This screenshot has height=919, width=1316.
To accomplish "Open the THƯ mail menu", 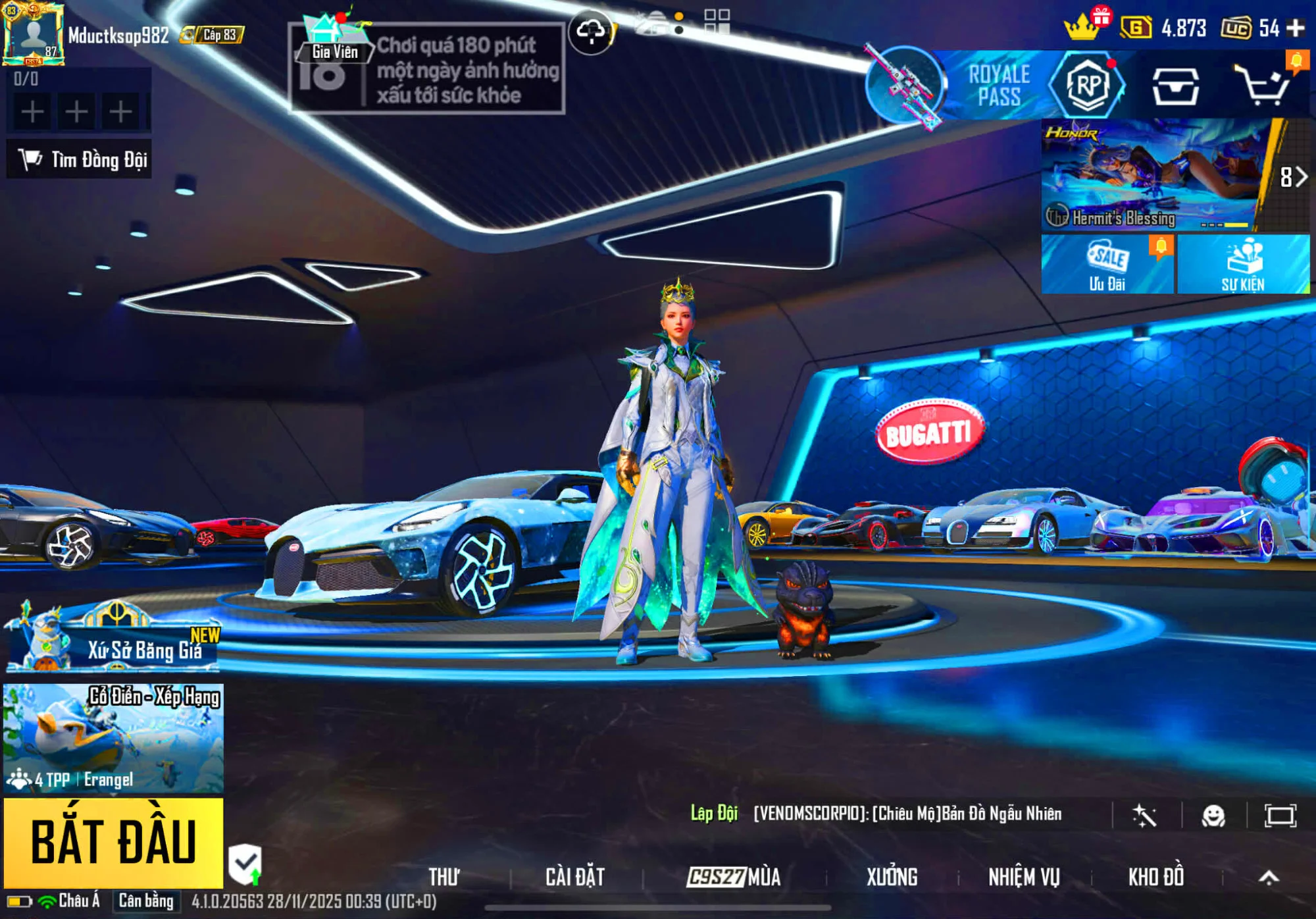I will tap(444, 877).
